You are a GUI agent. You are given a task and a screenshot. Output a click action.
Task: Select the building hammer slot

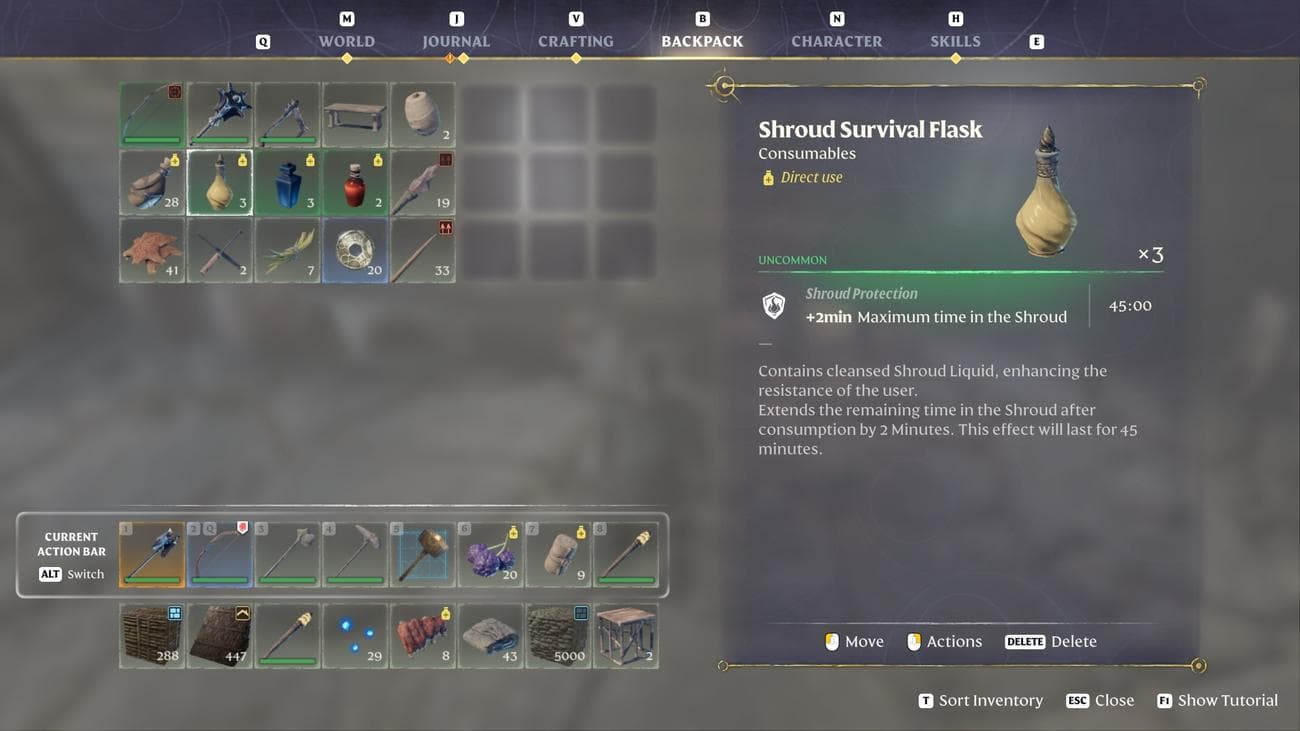423,553
